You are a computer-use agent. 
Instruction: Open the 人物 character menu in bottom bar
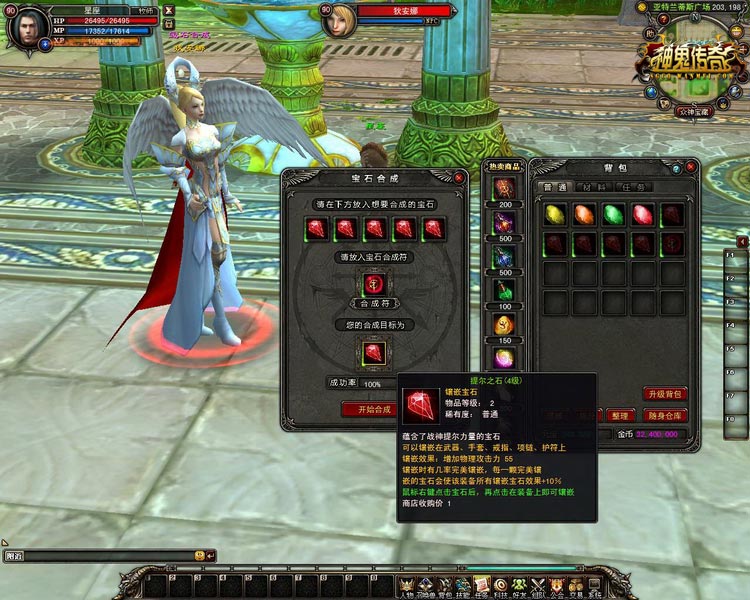pyautogui.click(x=408, y=585)
